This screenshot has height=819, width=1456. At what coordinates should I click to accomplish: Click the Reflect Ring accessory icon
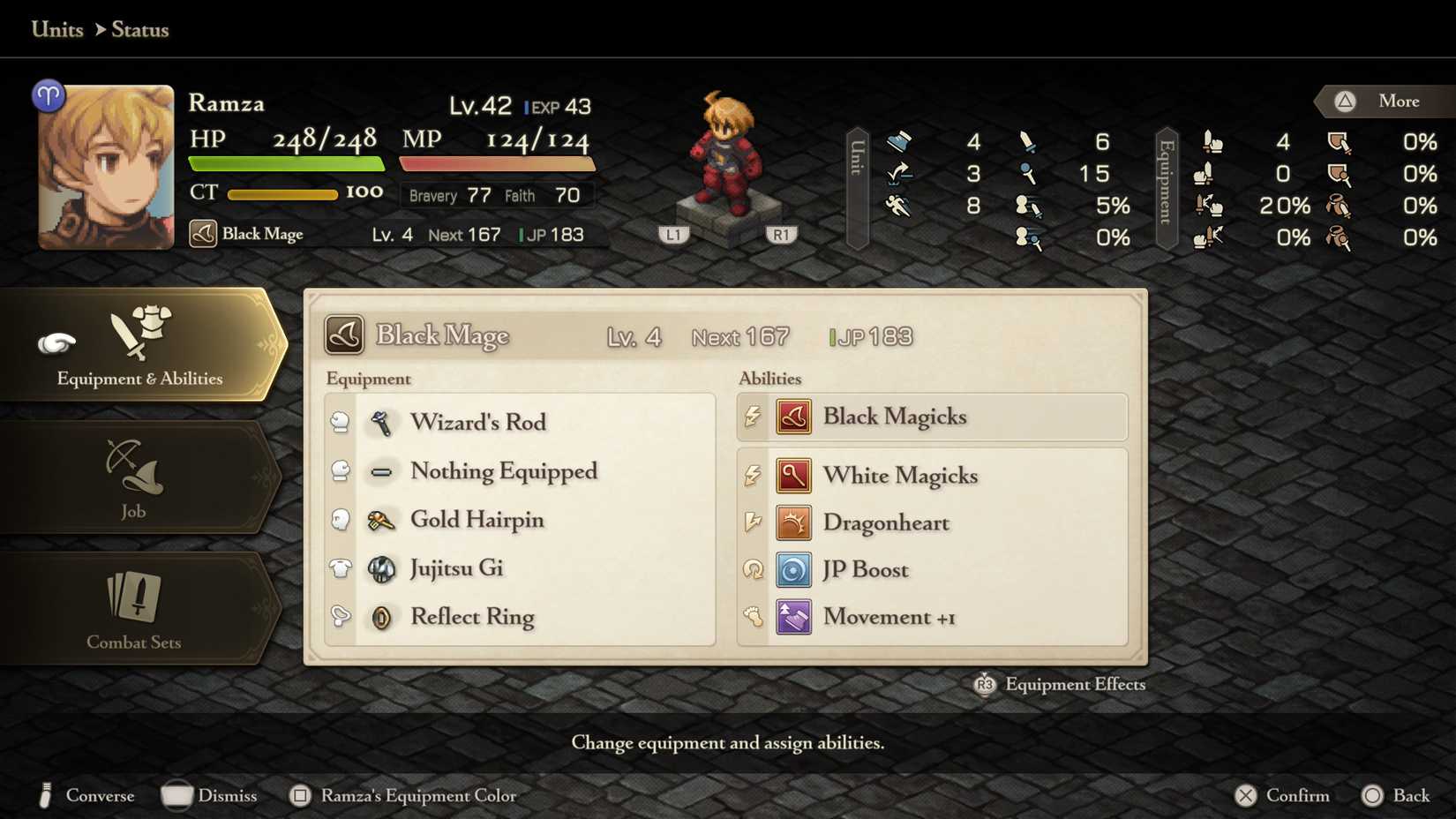tap(381, 617)
